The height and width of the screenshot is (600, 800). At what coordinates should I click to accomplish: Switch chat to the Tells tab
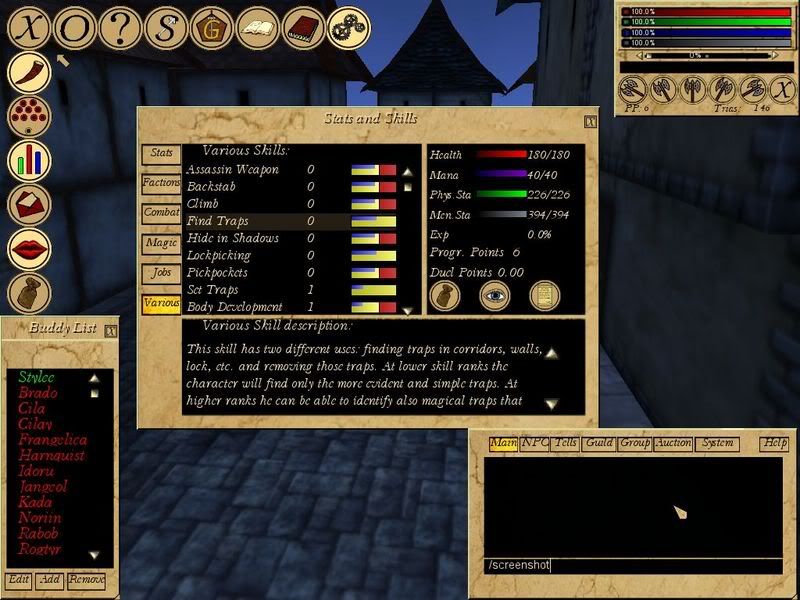(x=566, y=443)
